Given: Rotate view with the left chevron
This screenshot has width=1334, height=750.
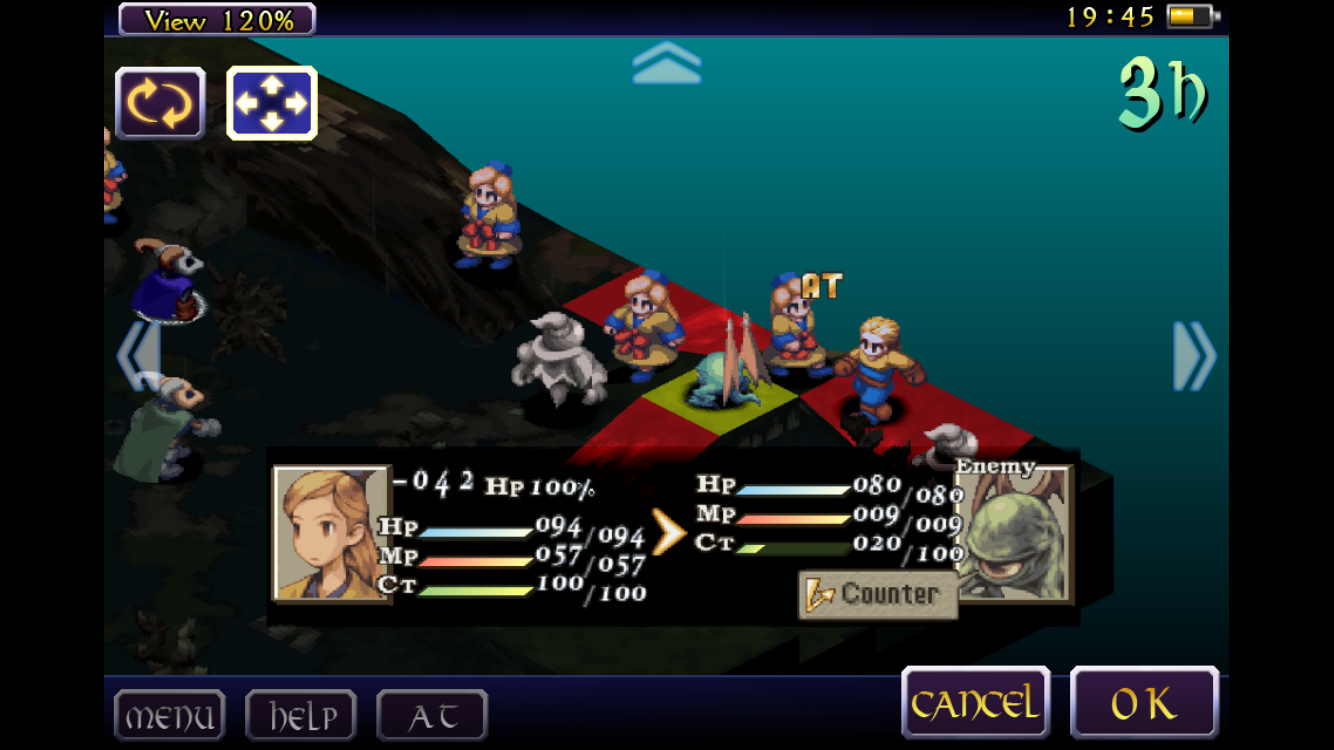Looking at the screenshot, I should pos(138,356).
